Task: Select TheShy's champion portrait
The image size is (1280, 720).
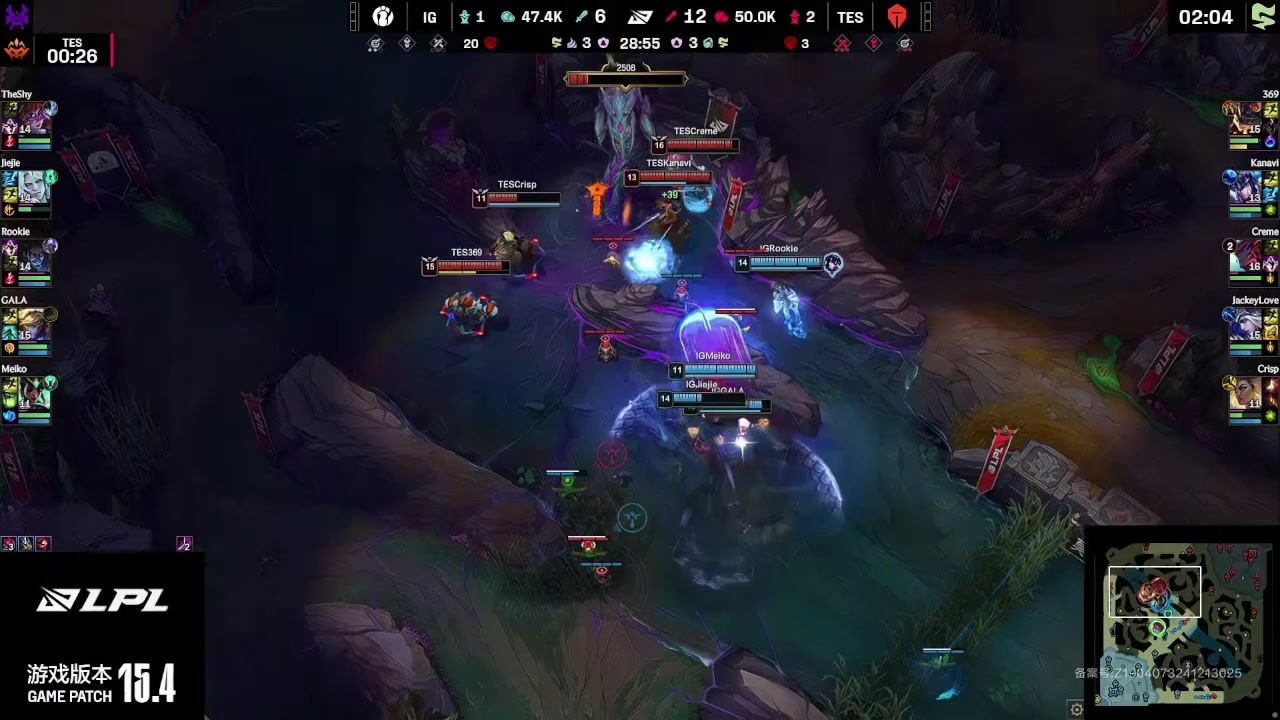Action: coord(34,118)
